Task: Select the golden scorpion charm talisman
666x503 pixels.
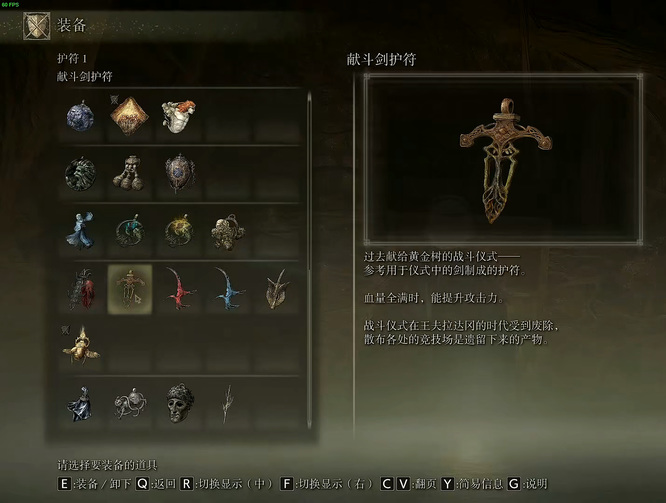Action: (x=179, y=231)
